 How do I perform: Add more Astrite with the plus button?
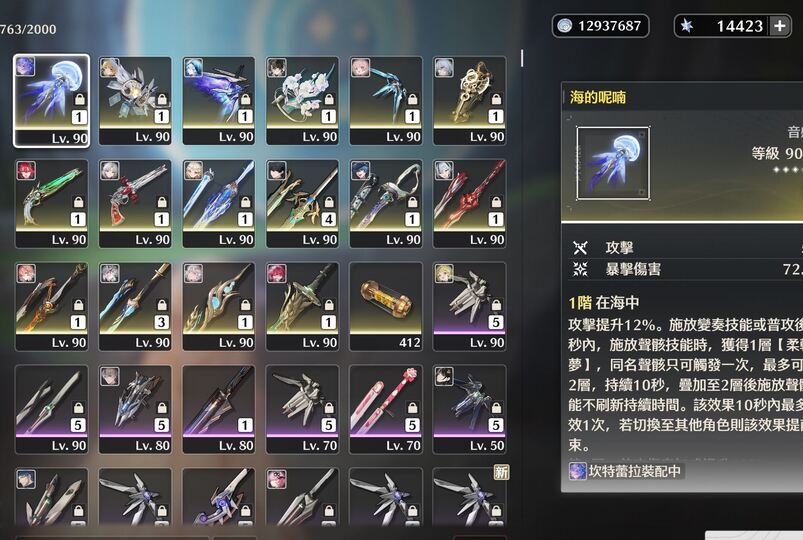click(x=779, y=26)
